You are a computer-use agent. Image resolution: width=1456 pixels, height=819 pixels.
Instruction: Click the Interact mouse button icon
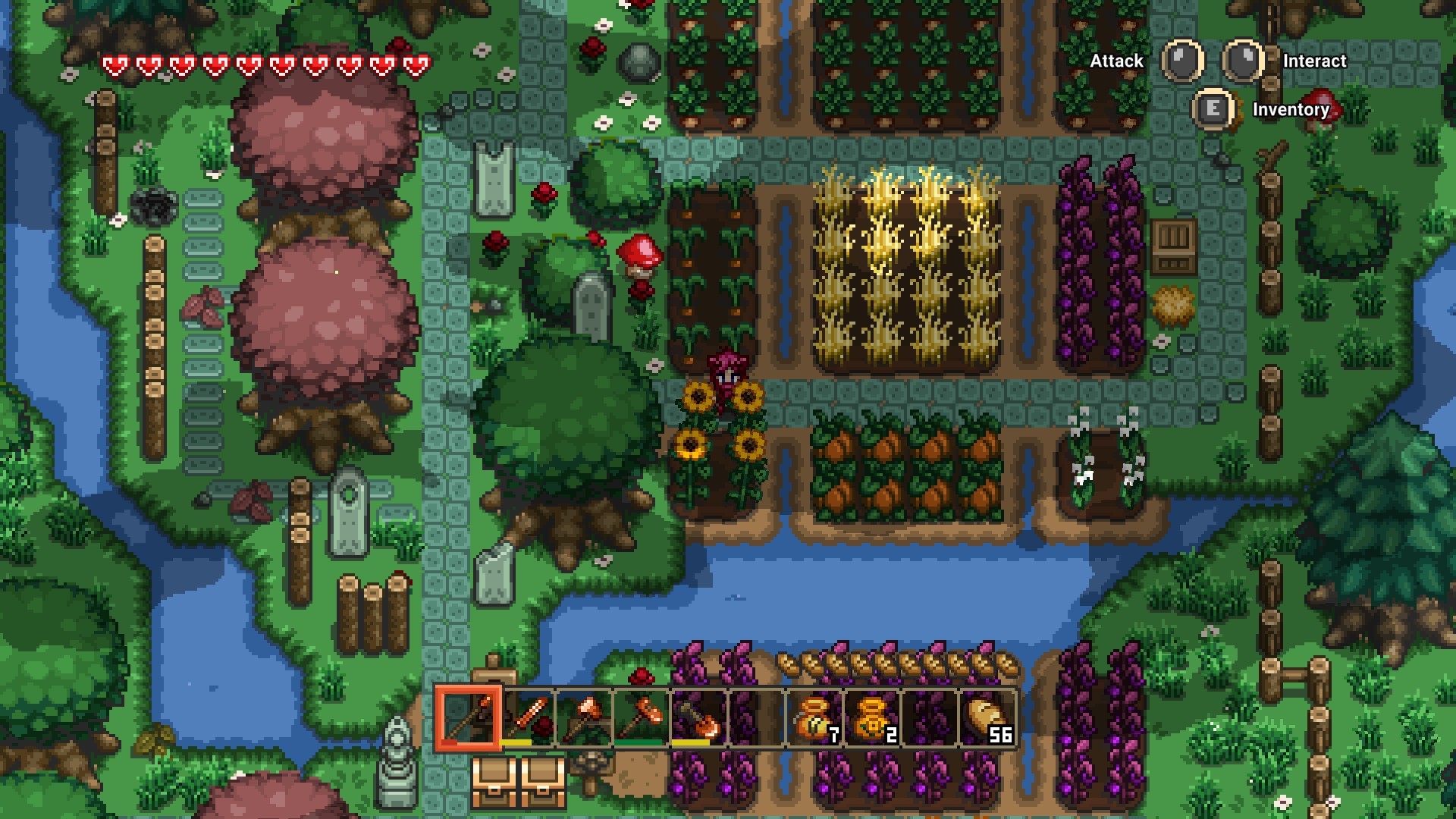(1244, 61)
